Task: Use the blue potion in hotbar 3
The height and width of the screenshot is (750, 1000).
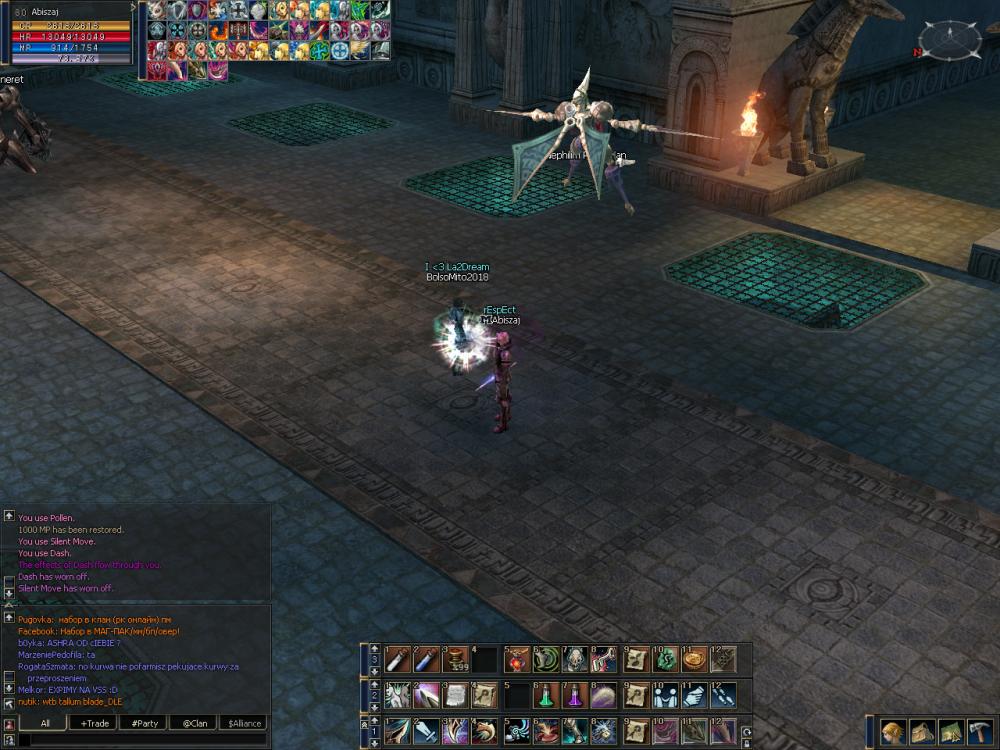Action: (x=426, y=660)
